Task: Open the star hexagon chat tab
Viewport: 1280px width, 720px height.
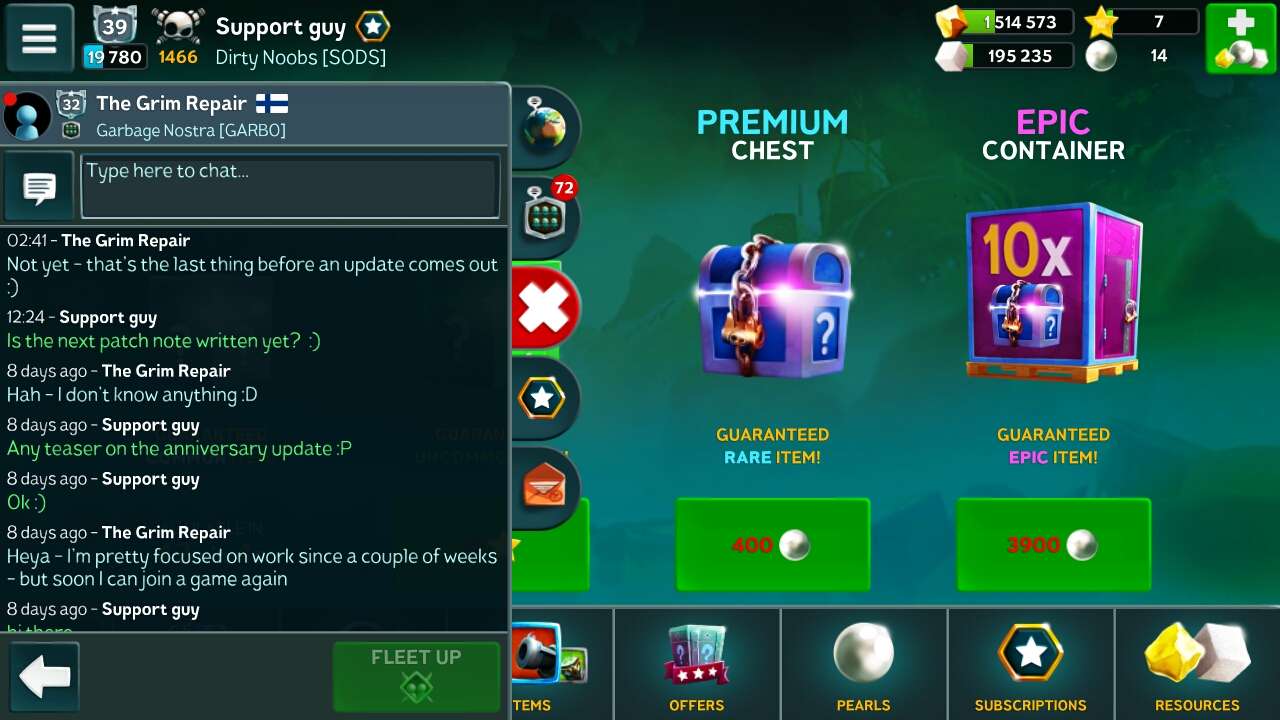Action: click(542, 399)
